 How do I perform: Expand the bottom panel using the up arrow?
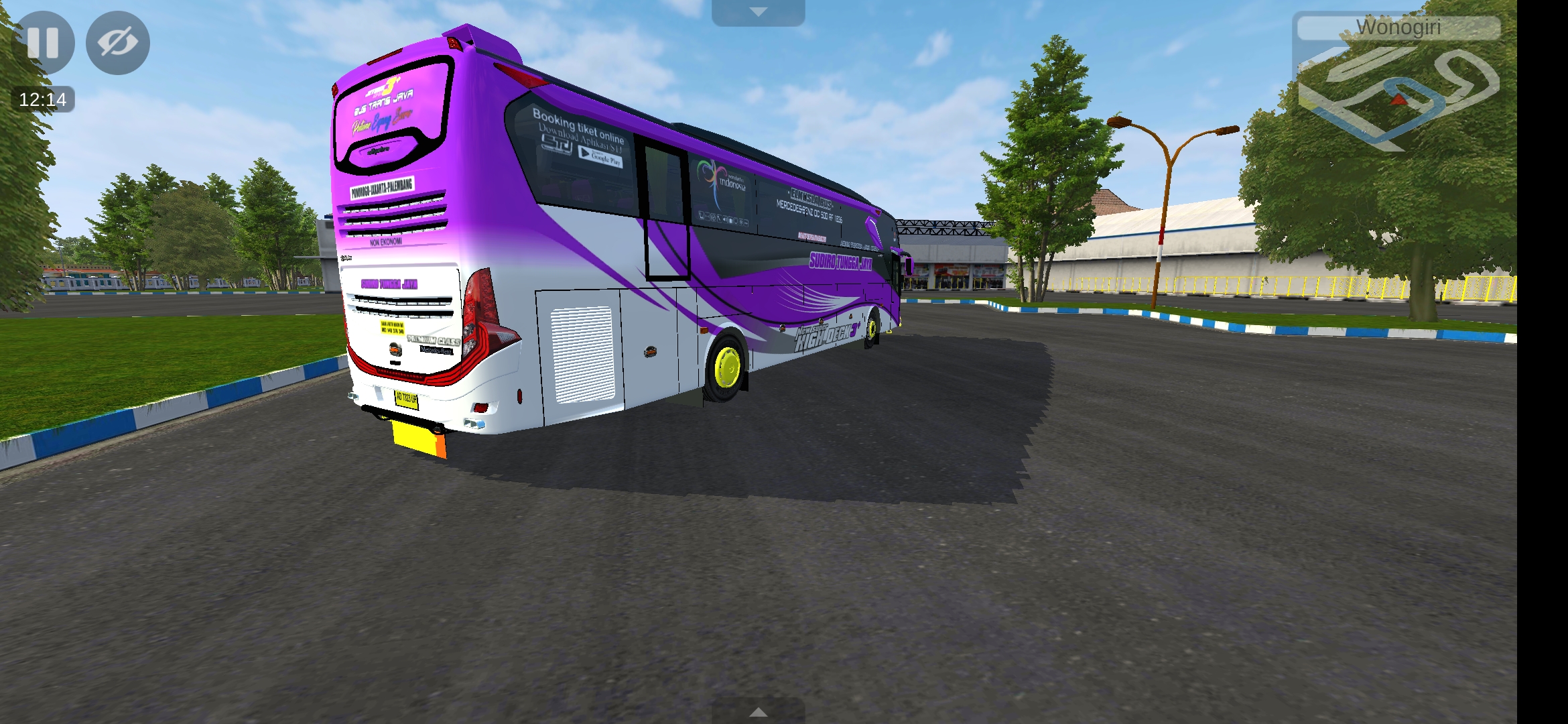tap(759, 713)
